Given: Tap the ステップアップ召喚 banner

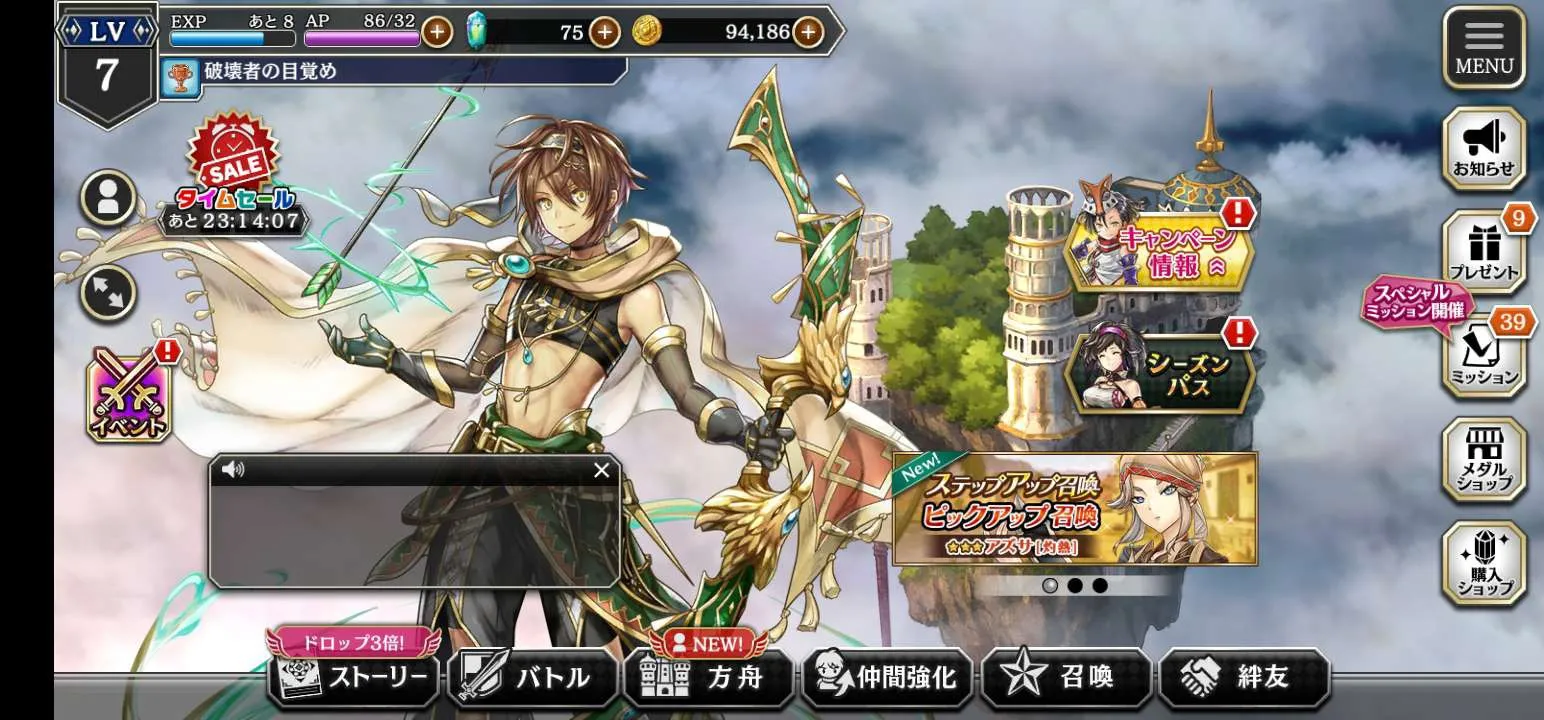Looking at the screenshot, I should coord(1074,509).
